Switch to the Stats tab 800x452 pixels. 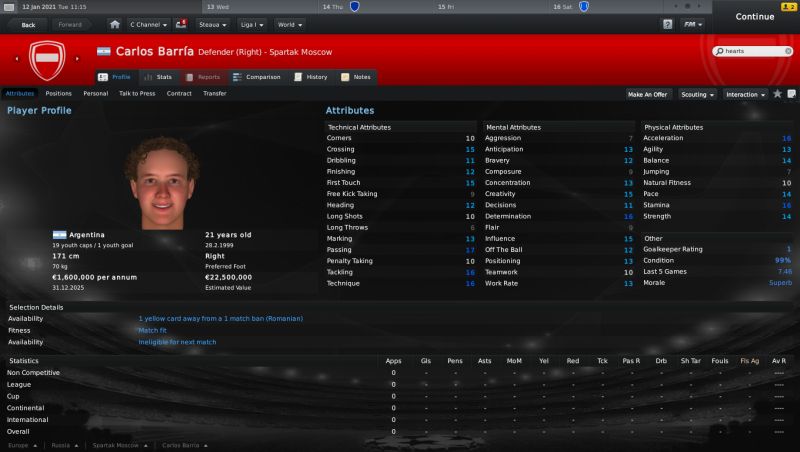158,76
